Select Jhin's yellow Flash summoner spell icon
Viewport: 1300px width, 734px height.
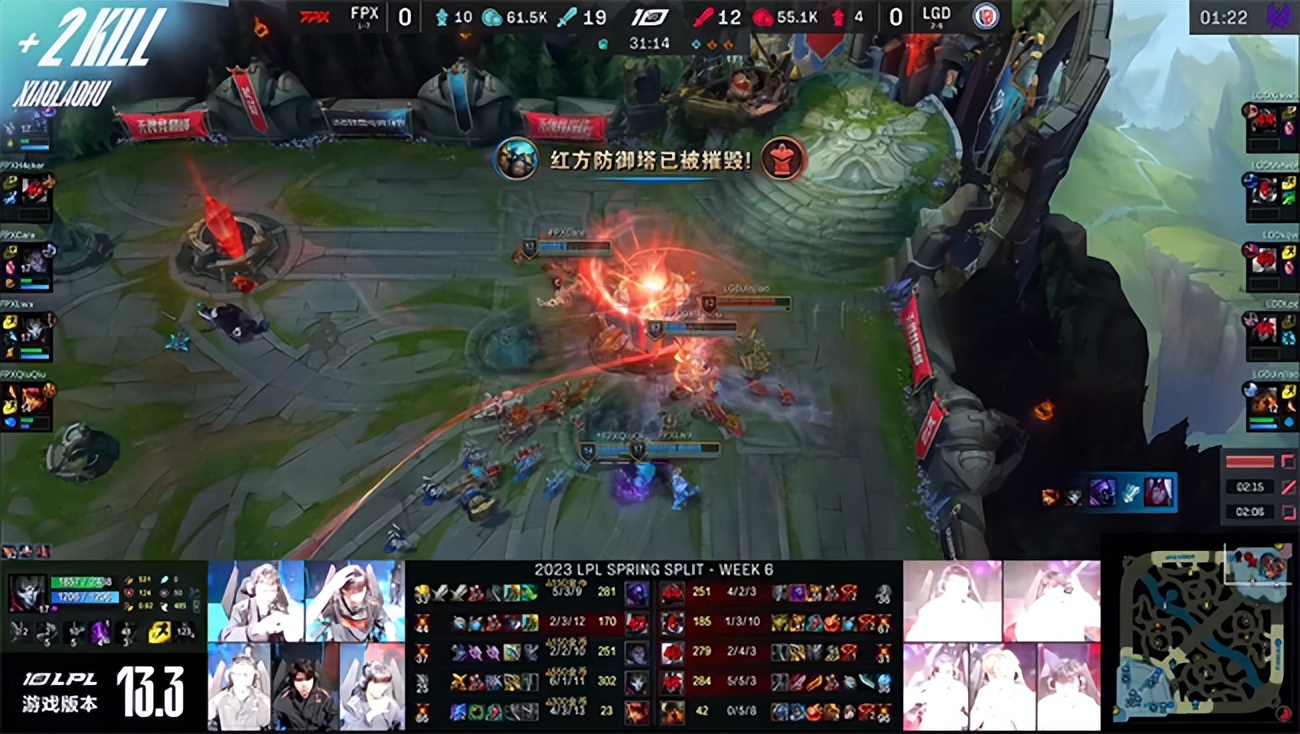158,631
